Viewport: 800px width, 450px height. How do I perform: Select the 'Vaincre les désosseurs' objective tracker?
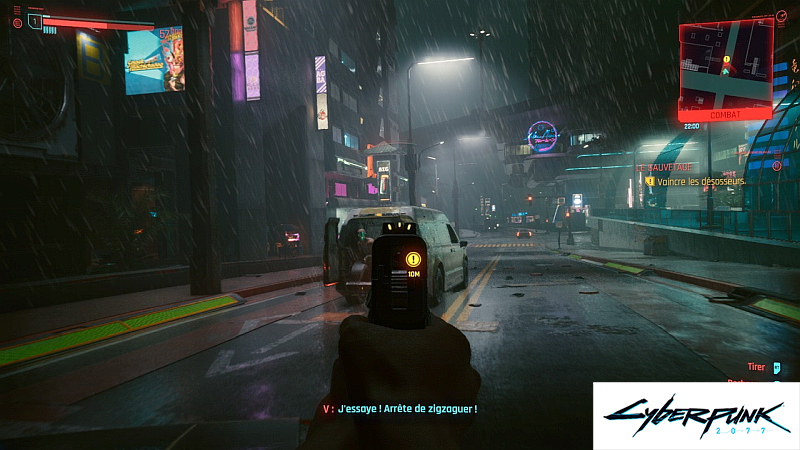pyautogui.click(x=695, y=182)
